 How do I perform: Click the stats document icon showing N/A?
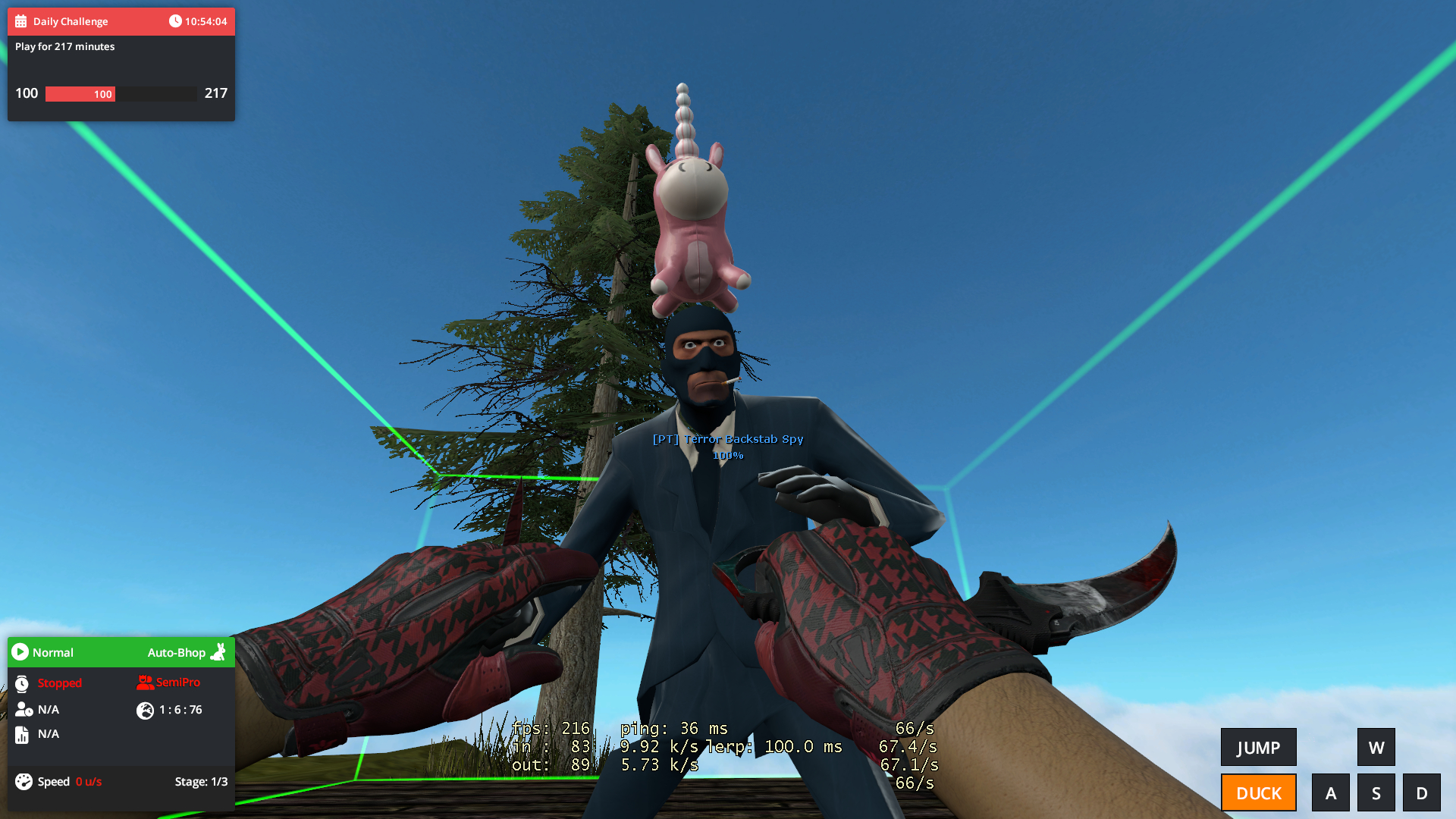(23, 734)
